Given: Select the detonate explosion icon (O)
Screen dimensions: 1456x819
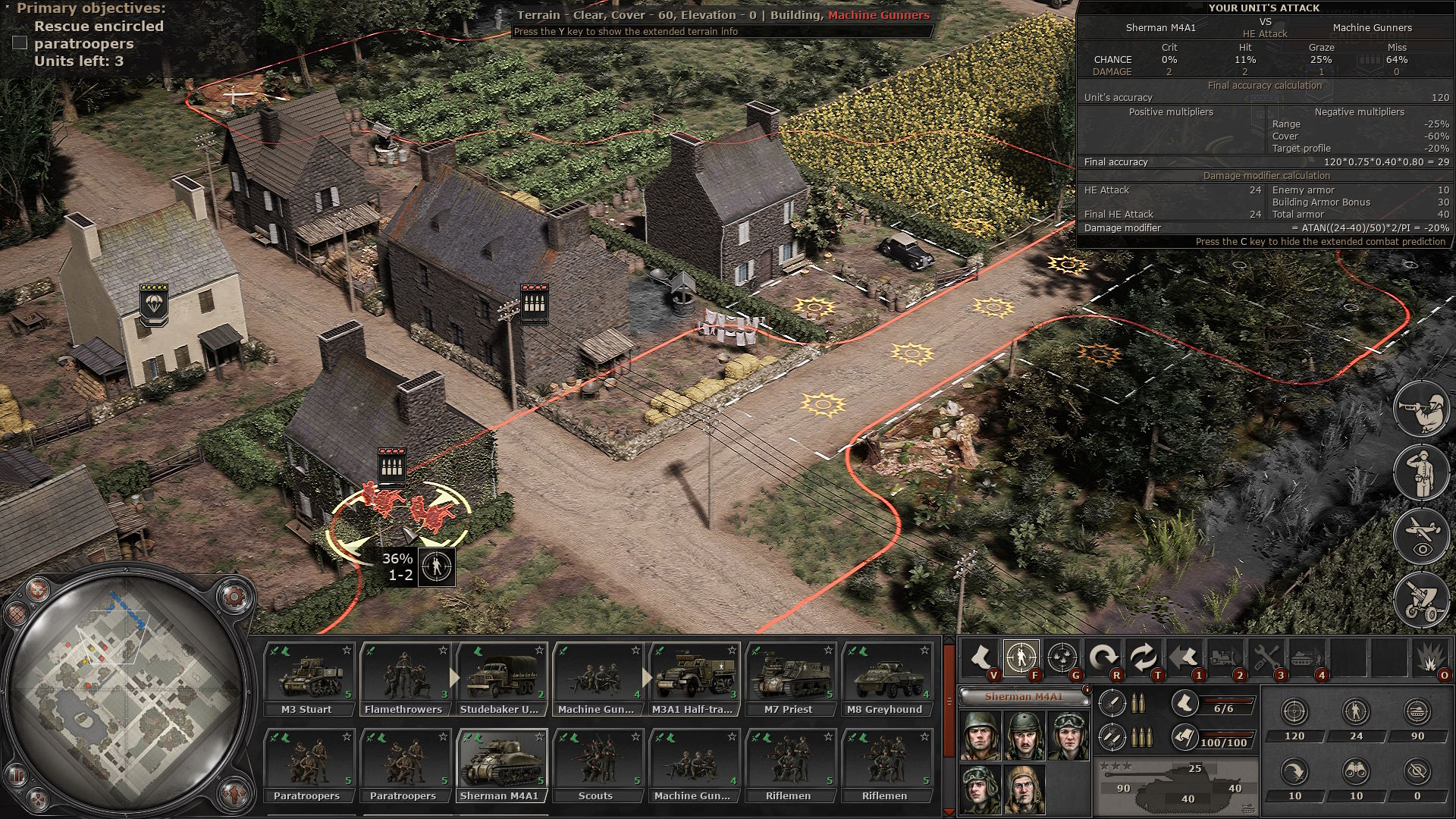Looking at the screenshot, I should pos(1429,655).
